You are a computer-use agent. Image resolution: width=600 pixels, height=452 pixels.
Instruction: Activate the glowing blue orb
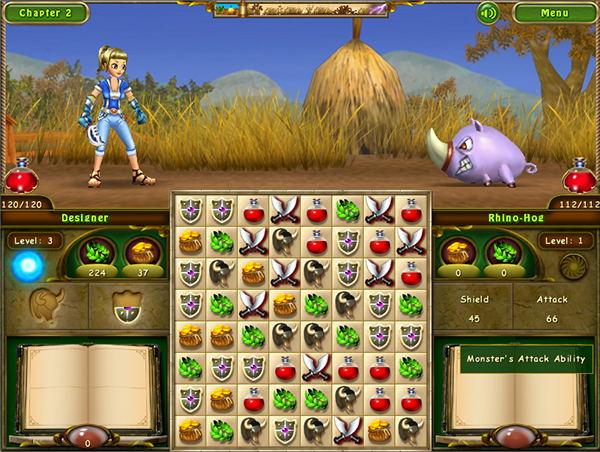pyautogui.click(x=26, y=265)
